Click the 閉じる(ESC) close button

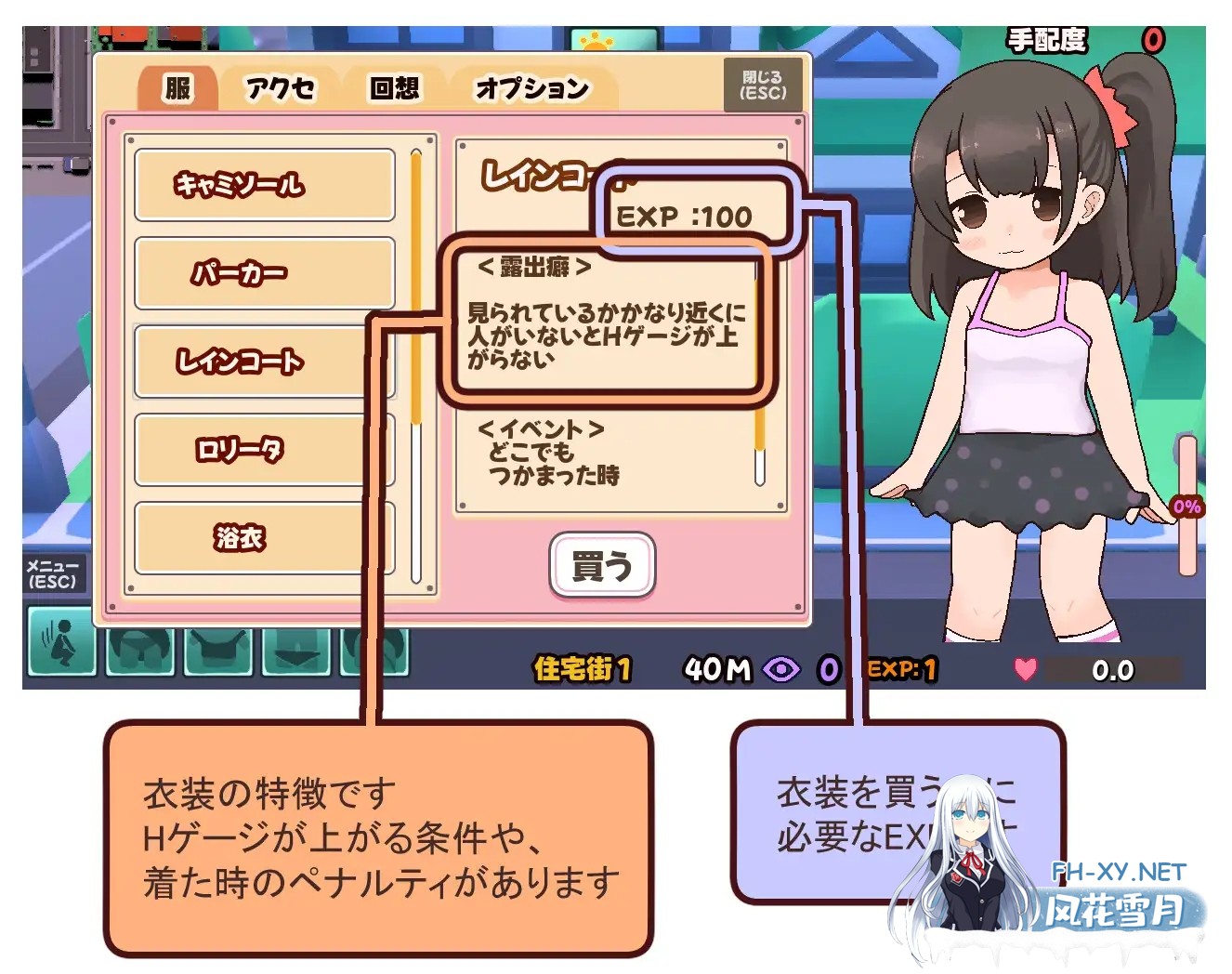point(762,84)
